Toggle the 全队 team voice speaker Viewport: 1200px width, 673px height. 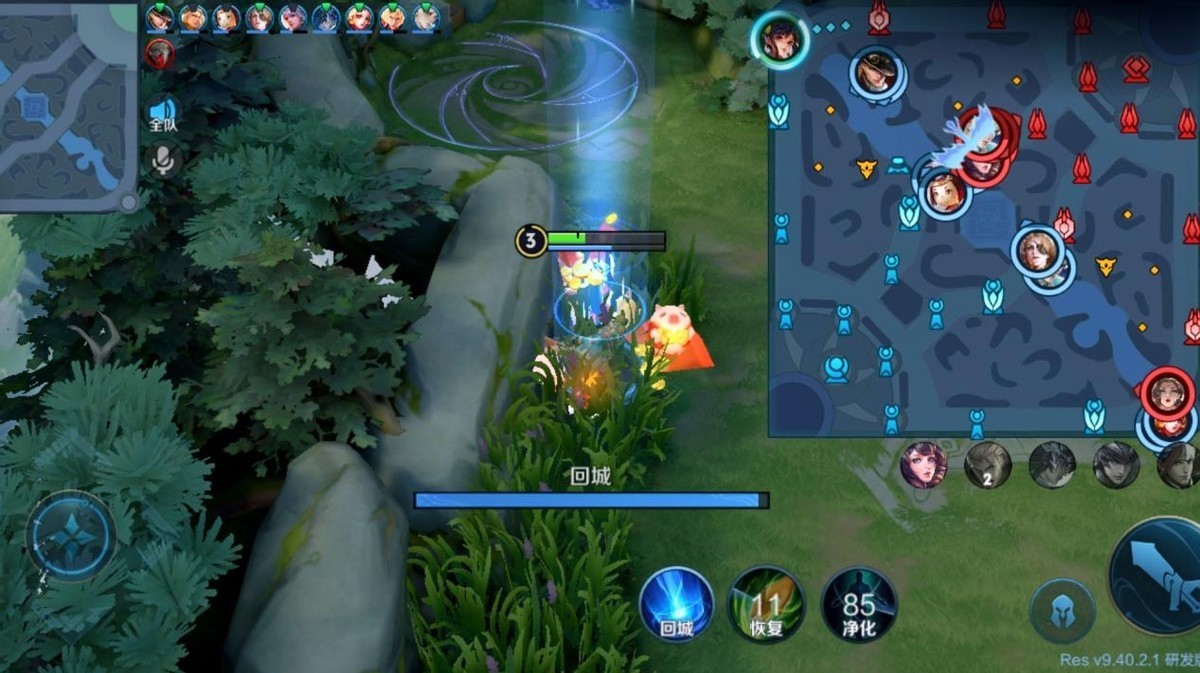tap(162, 113)
